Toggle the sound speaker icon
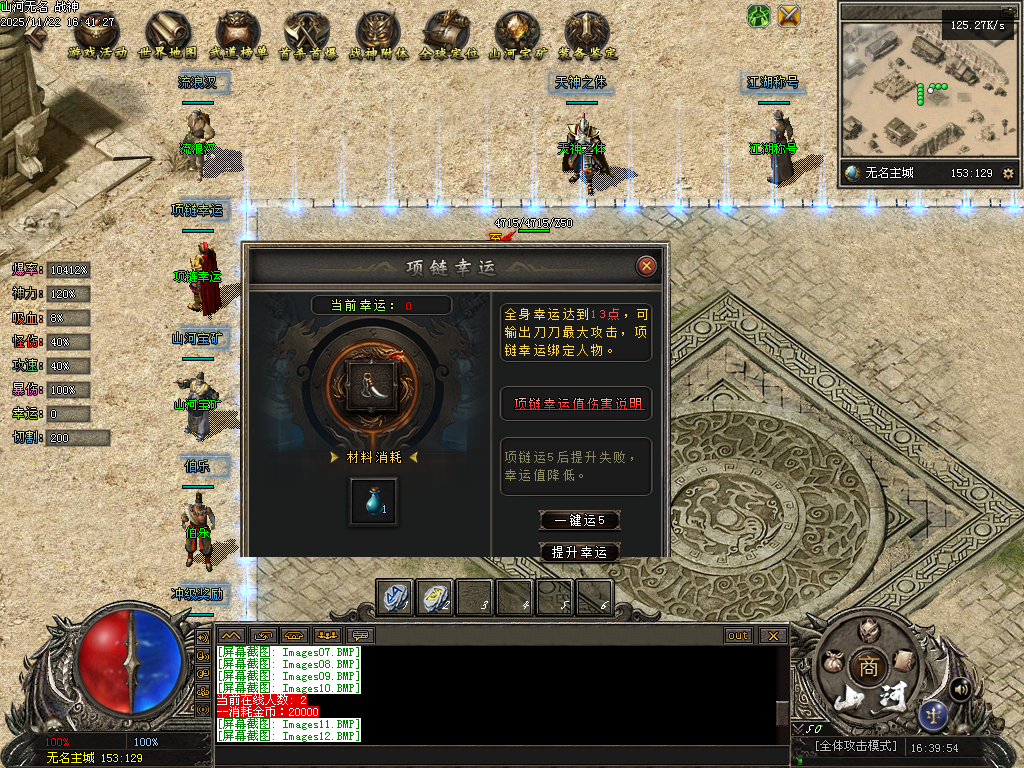 click(961, 688)
